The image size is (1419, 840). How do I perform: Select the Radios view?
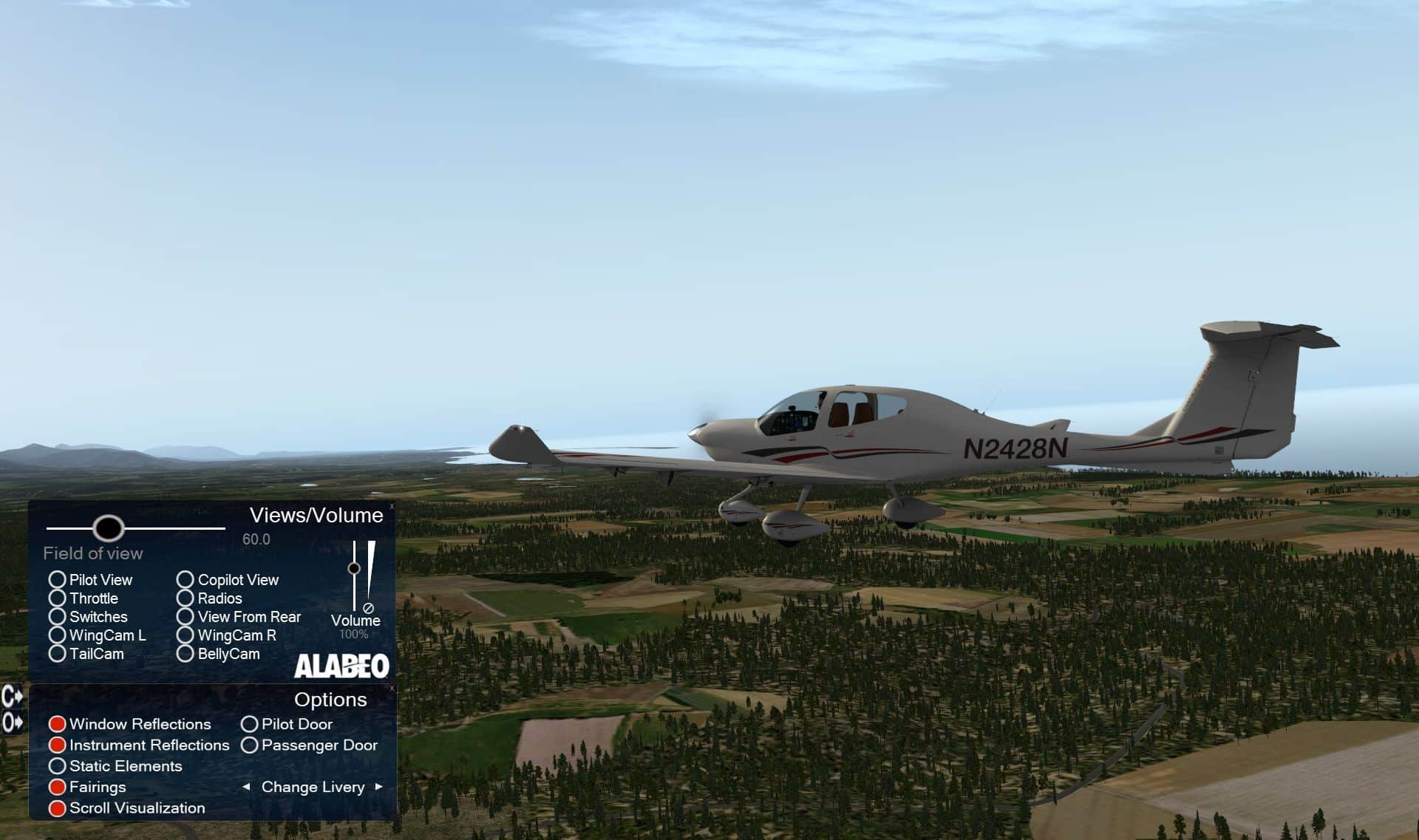coord(186,598)
